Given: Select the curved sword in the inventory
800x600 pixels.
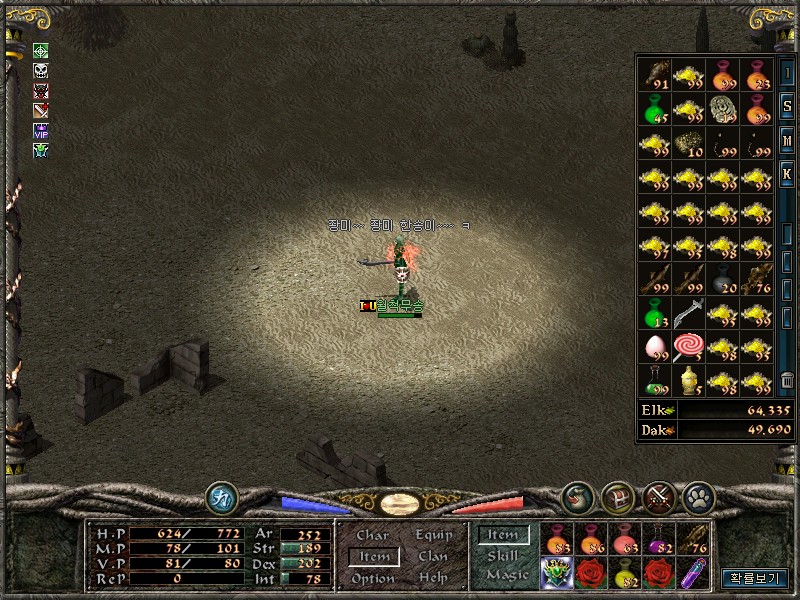Looking at the screenshot, I should [687, 315].
